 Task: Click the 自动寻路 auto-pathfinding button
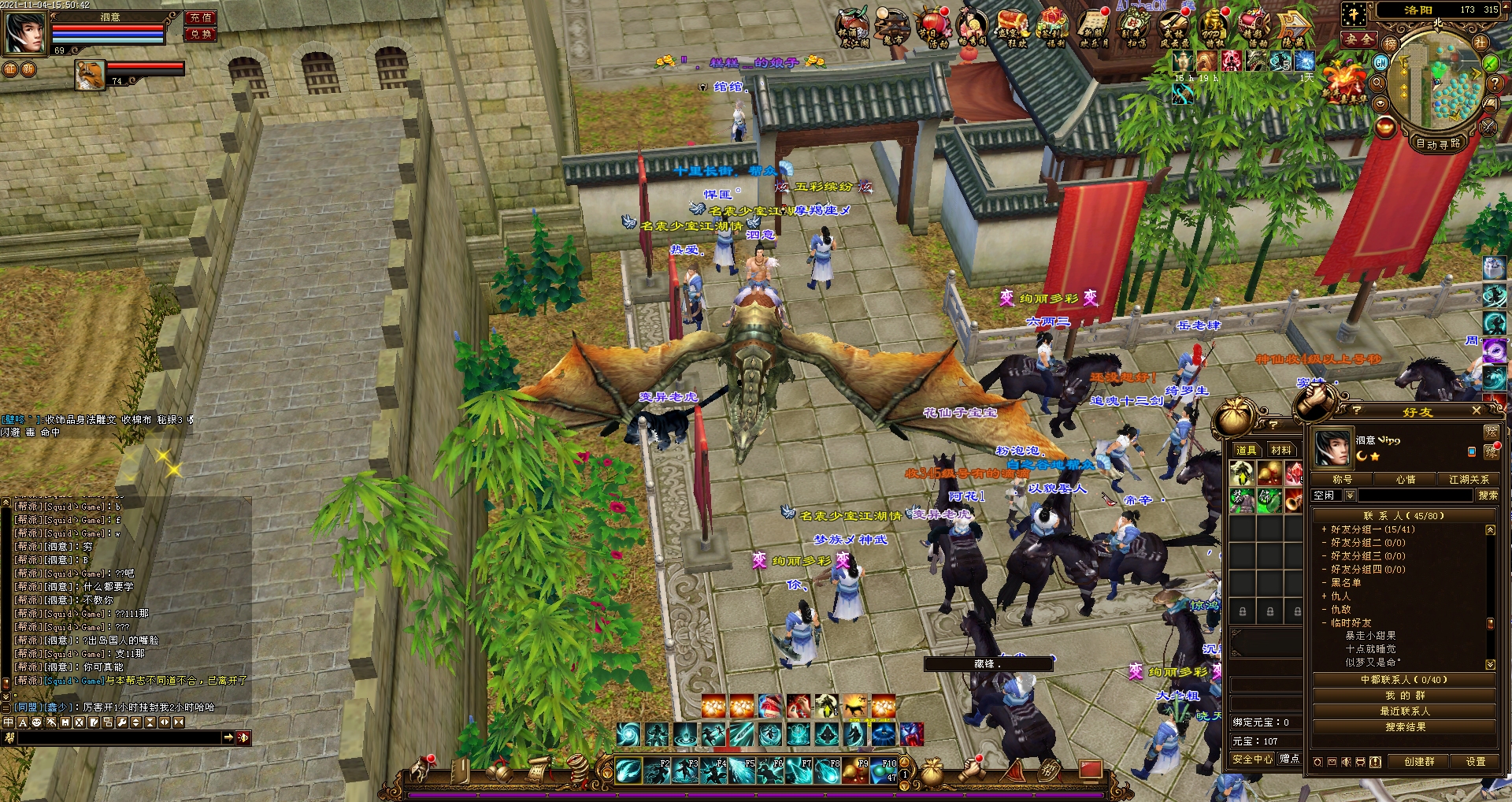point(1438,143)
